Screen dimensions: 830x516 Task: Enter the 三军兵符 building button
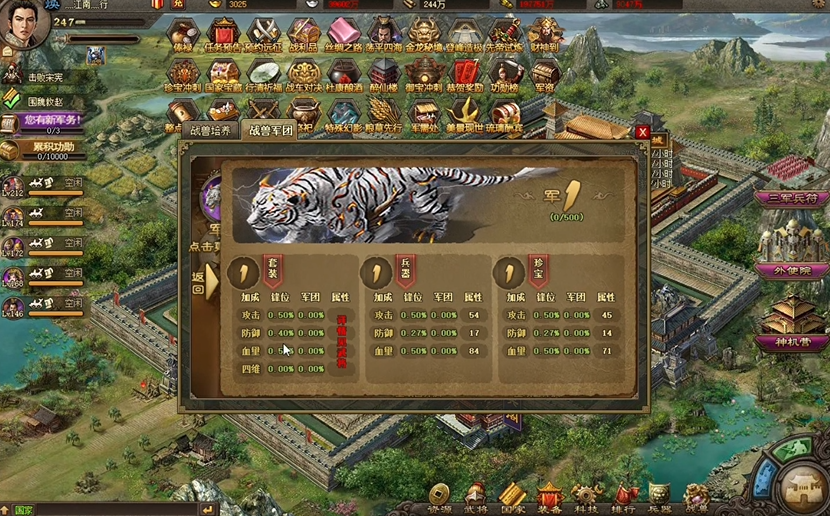792,198
